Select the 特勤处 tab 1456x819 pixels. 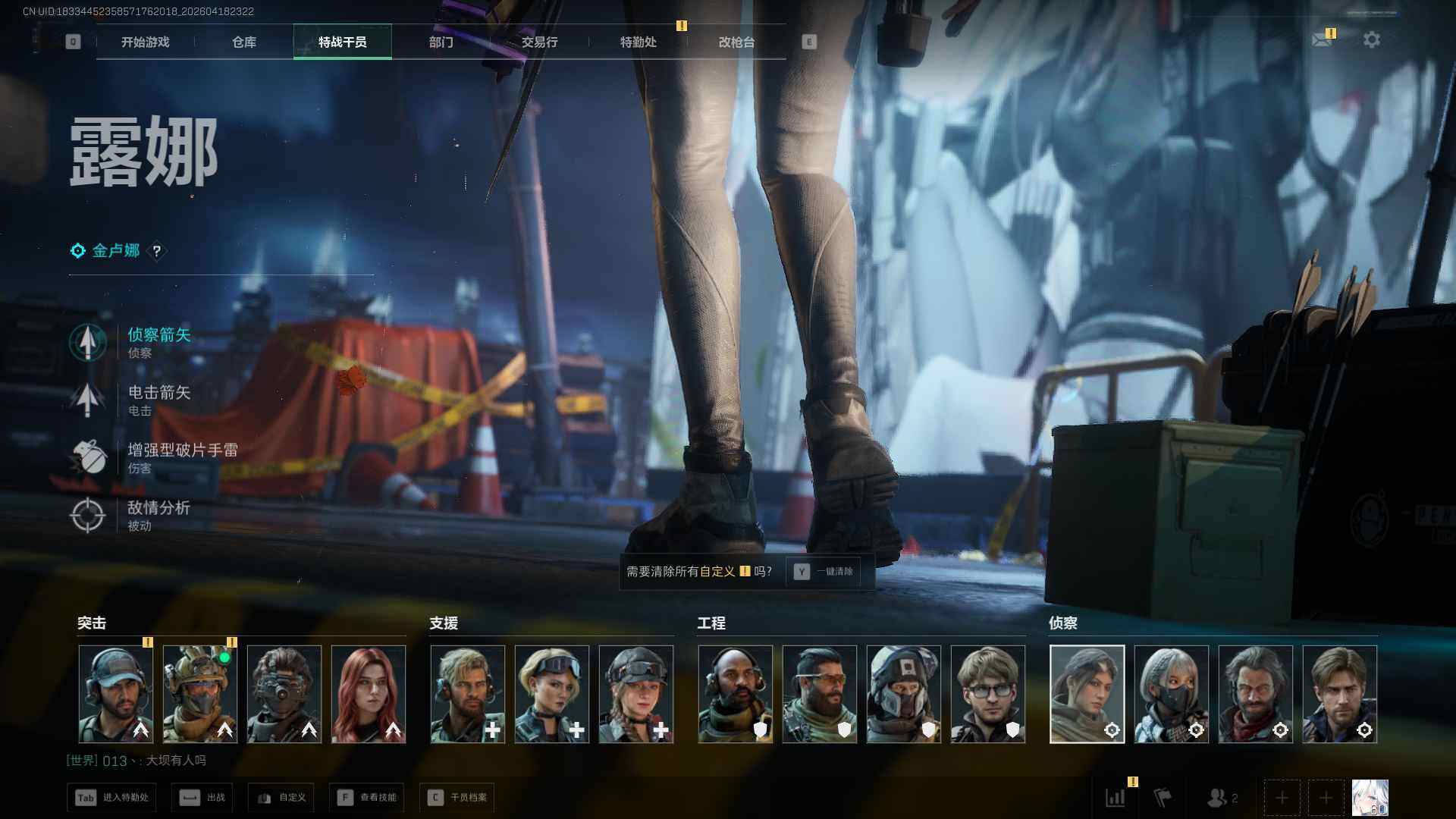638,42
